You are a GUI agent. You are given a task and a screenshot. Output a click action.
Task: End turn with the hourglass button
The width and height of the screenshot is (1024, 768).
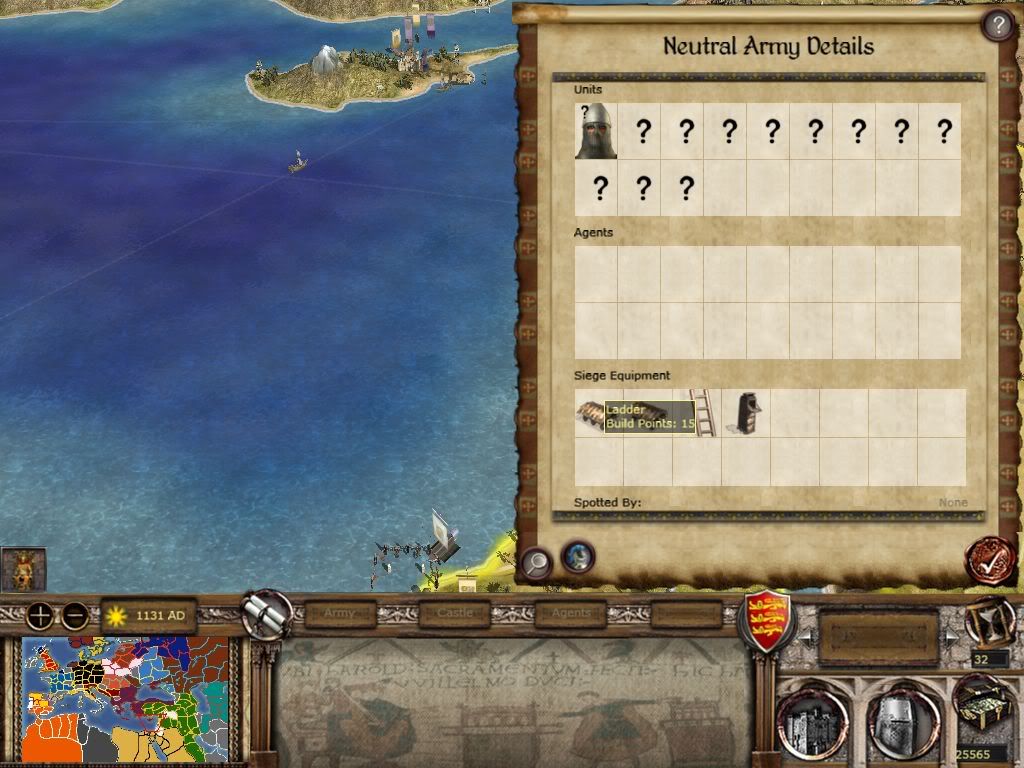[990, 622]
